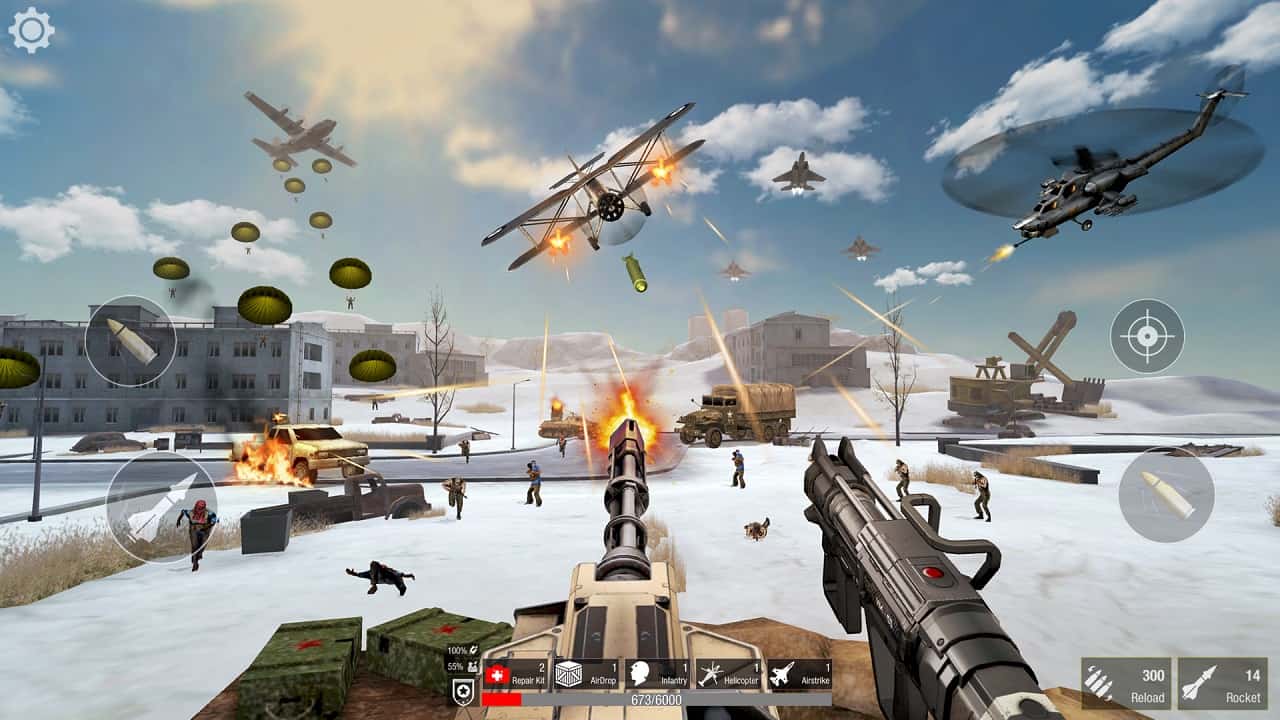Select the shield star emblem
Viewport: 1280px width, 720px height.
click(463, 691)
